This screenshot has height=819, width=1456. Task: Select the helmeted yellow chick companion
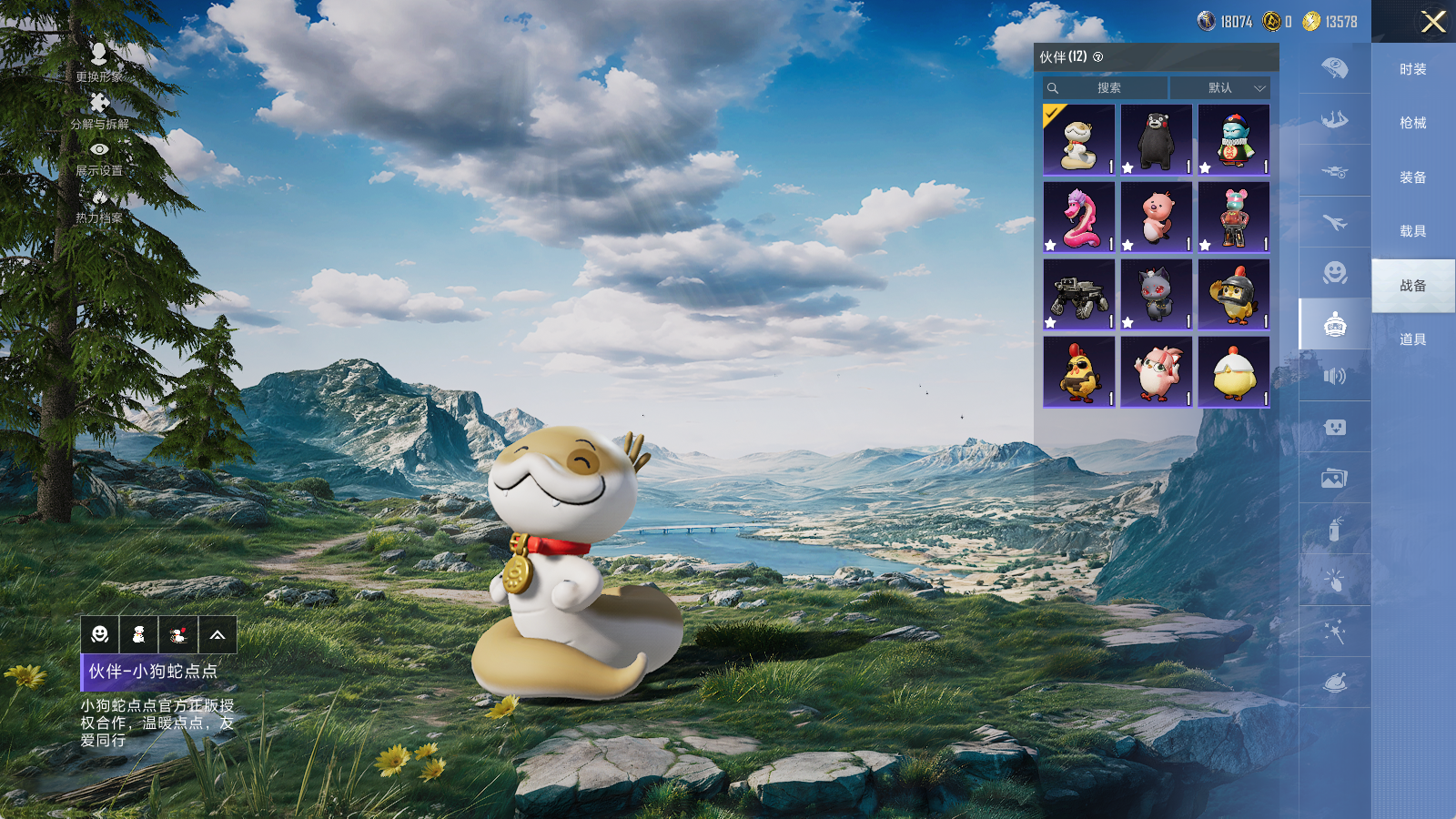coord(1233,295)
